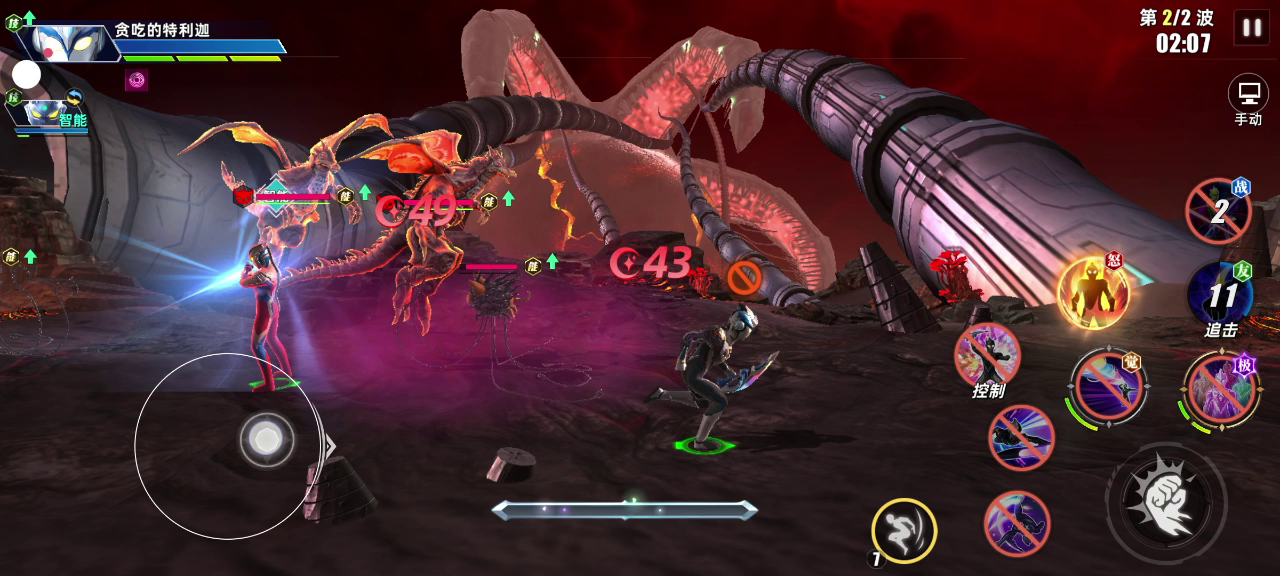
Task: Tap the 战 battle skill showing 2
Action: pyautogui.click(x=1218, y=211)
